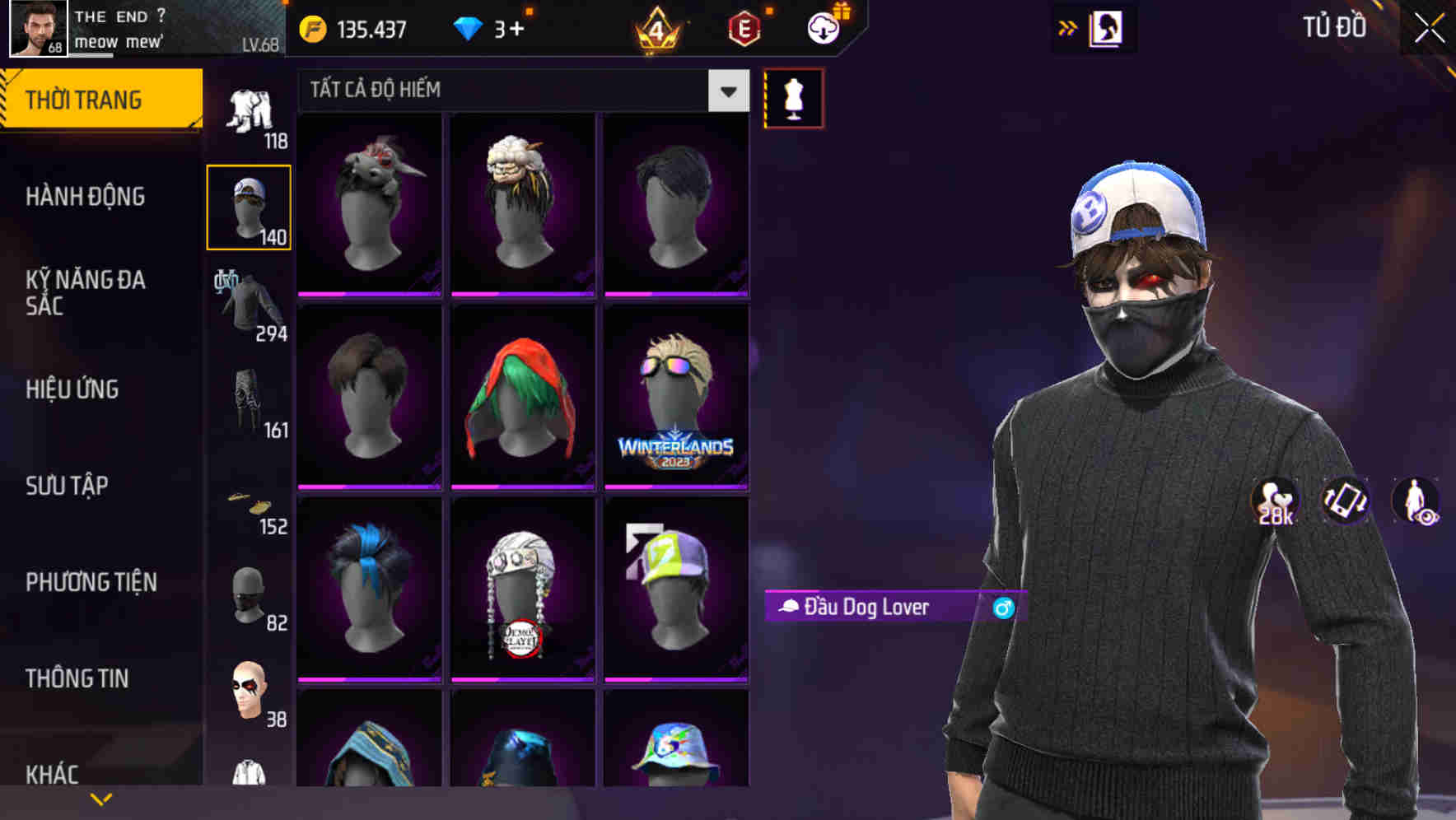Collapse the panel with the double-chevron arrows
1456x820 pixels.
tap(1067, 27)
